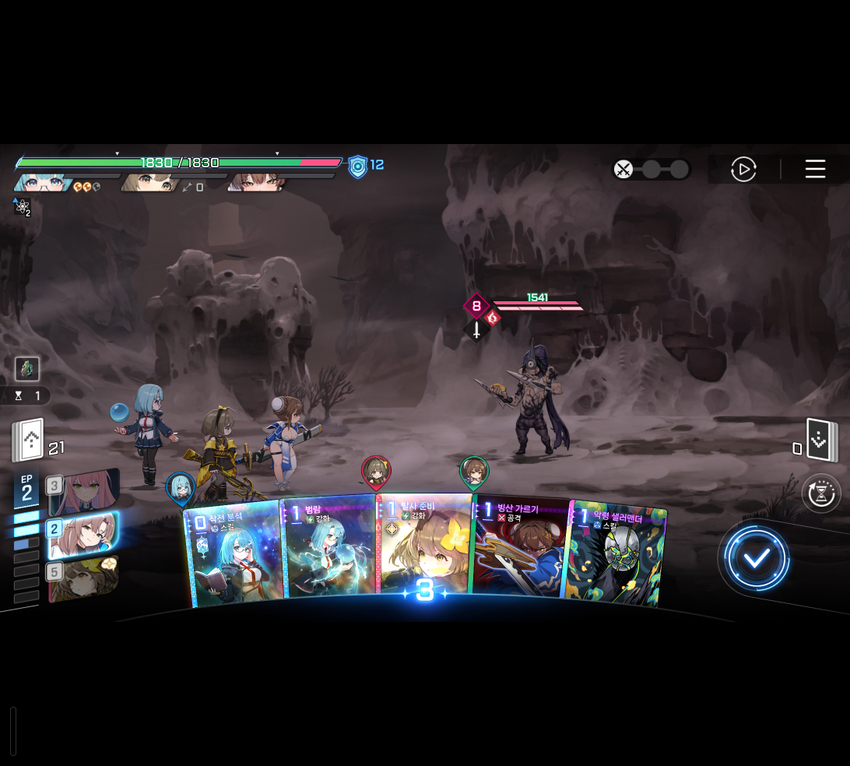Activate the brown-haired EP skill costing 5
850x766 pixels.
(85, 578)
